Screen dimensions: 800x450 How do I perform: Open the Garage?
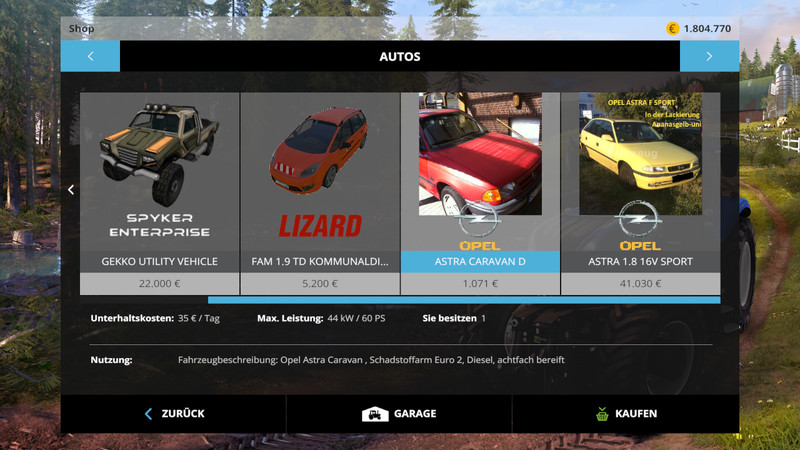[x=399, y=413]
